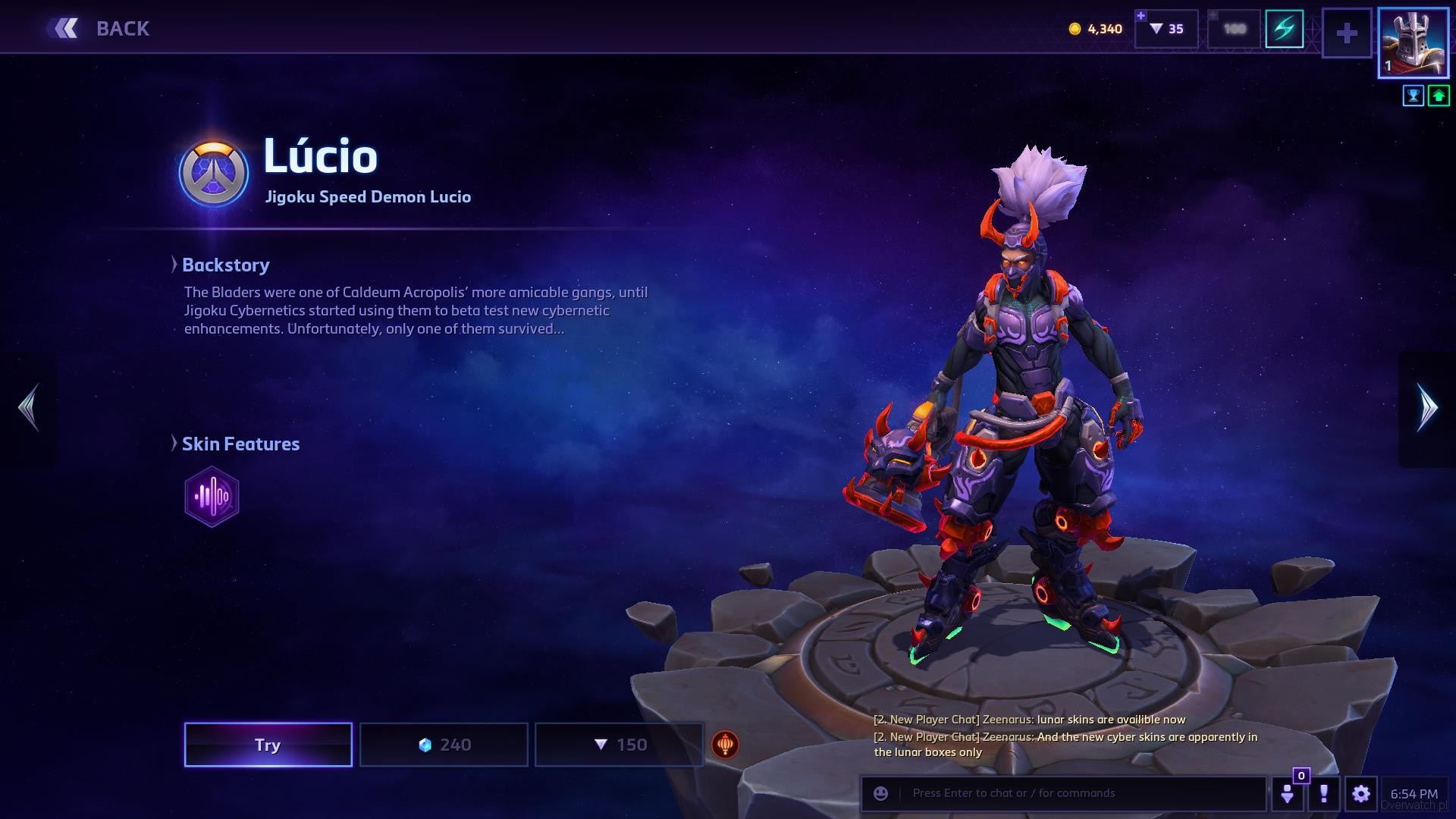
Task: Buy the skin for 240 gems
Action: tap(444, 745)
